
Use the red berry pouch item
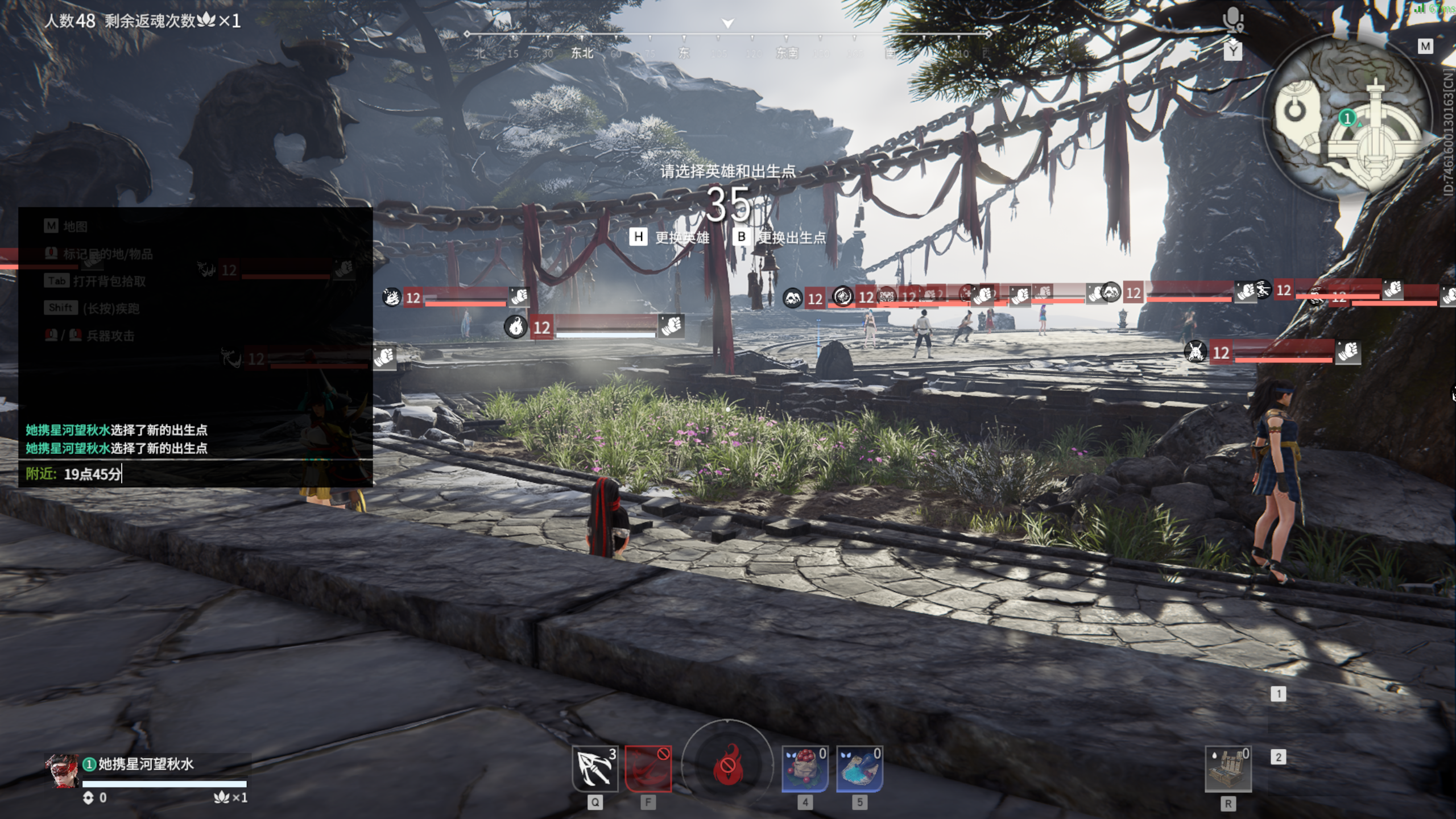click(805, 768)
